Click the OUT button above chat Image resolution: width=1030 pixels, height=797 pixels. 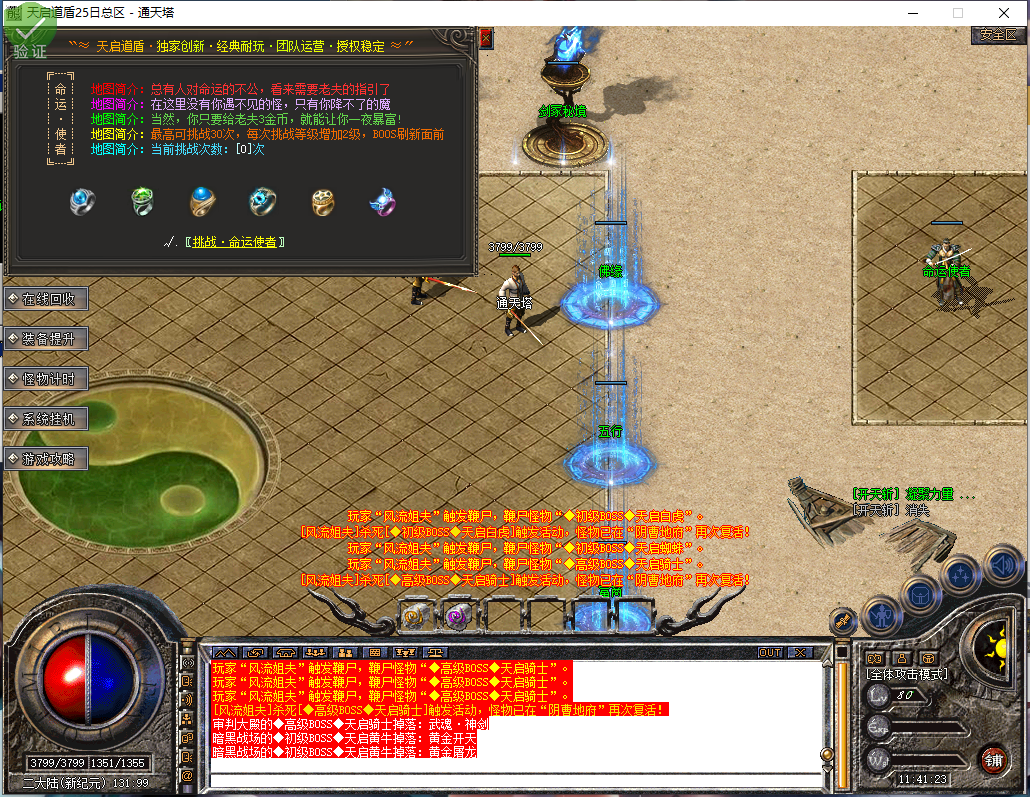(x=769, y=652)
